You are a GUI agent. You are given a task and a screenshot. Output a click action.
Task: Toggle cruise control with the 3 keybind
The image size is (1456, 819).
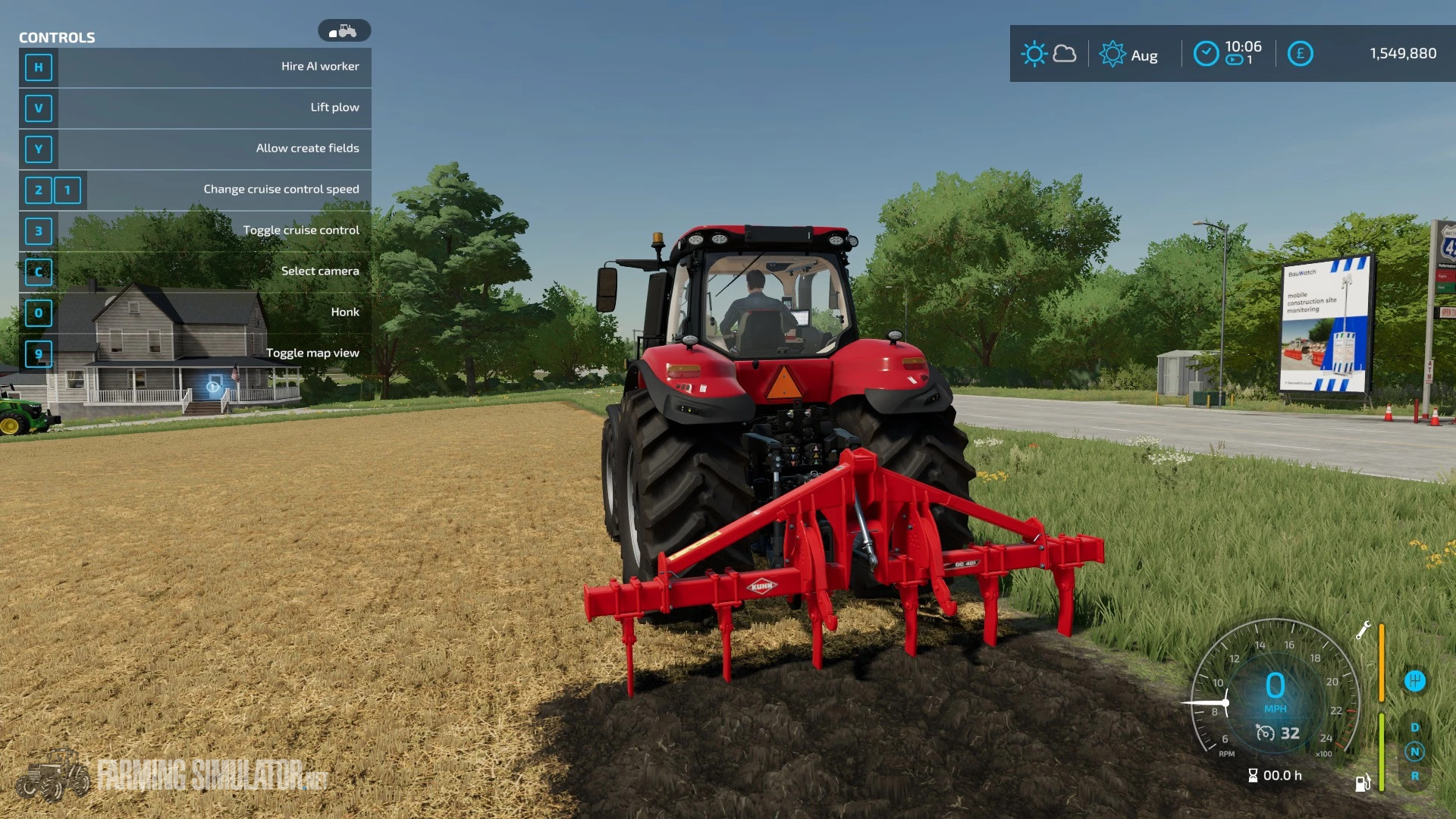(39, 231)
